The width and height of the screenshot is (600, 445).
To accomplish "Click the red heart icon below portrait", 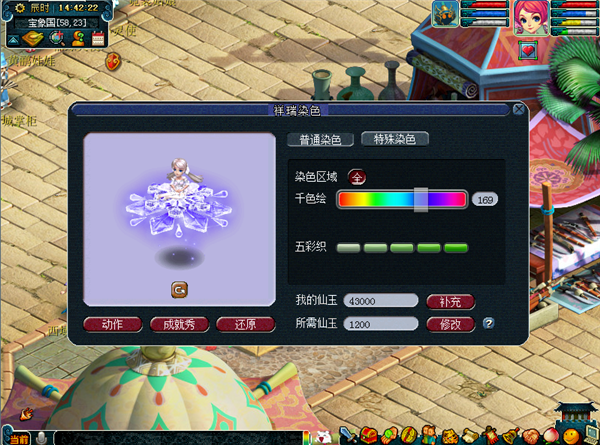I will click(x=529, y=48).
